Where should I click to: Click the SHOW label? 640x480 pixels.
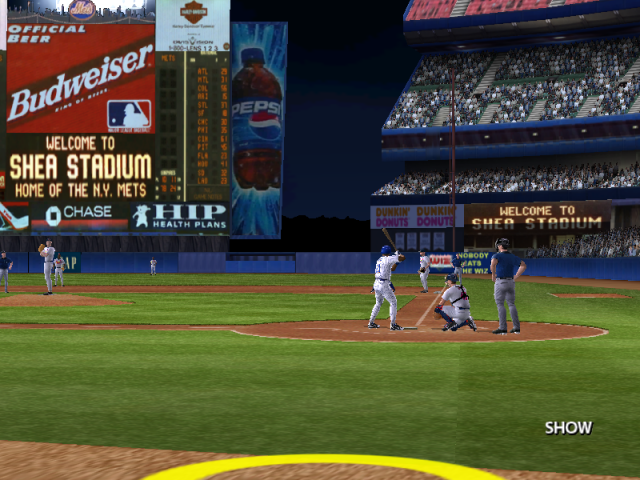(x=568, y=428)
